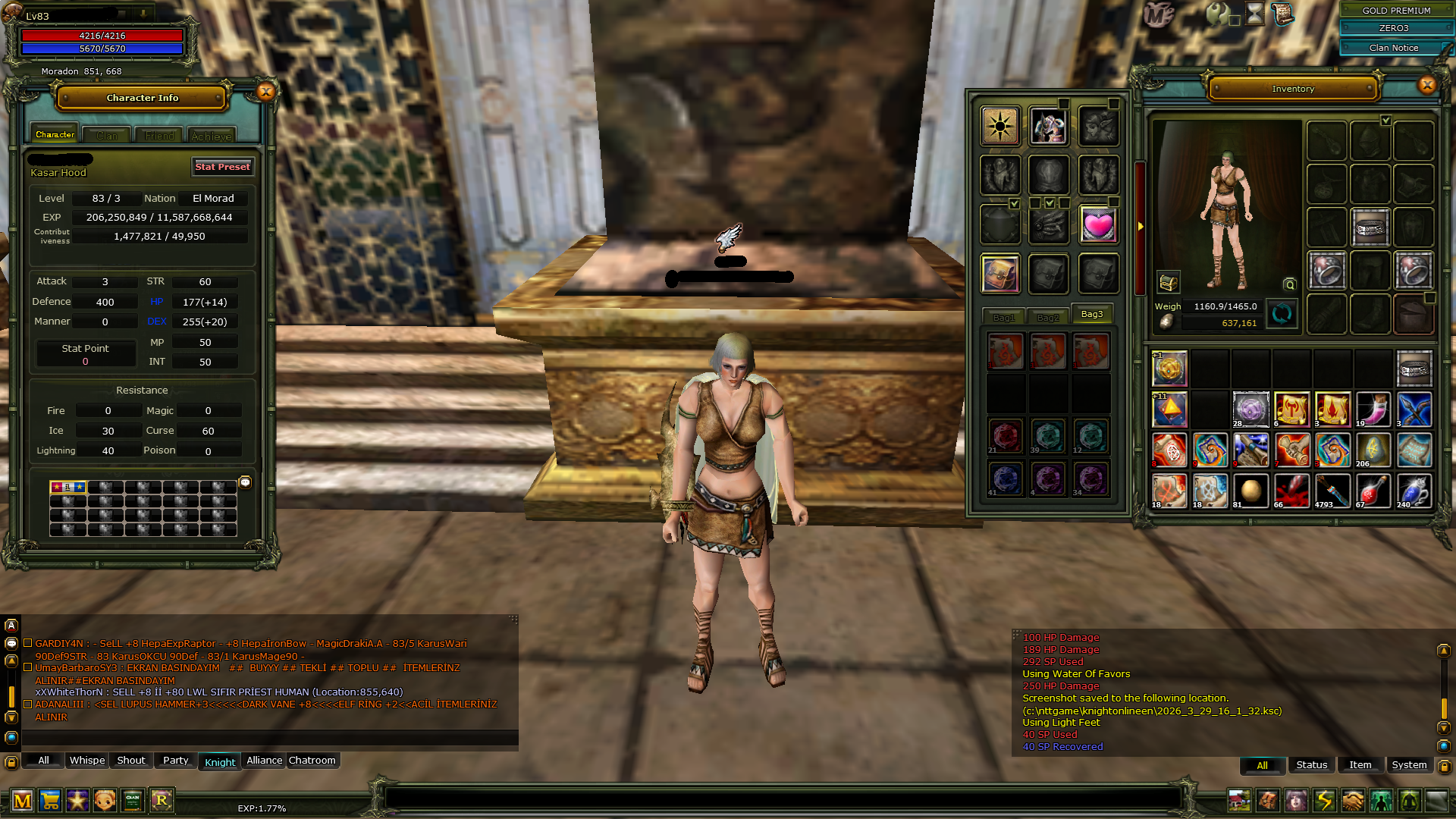Expand the skill bar with the yellow arrow
Image resolution: width=1456 pixels, height=819 pixels.
coord(1141,225)
